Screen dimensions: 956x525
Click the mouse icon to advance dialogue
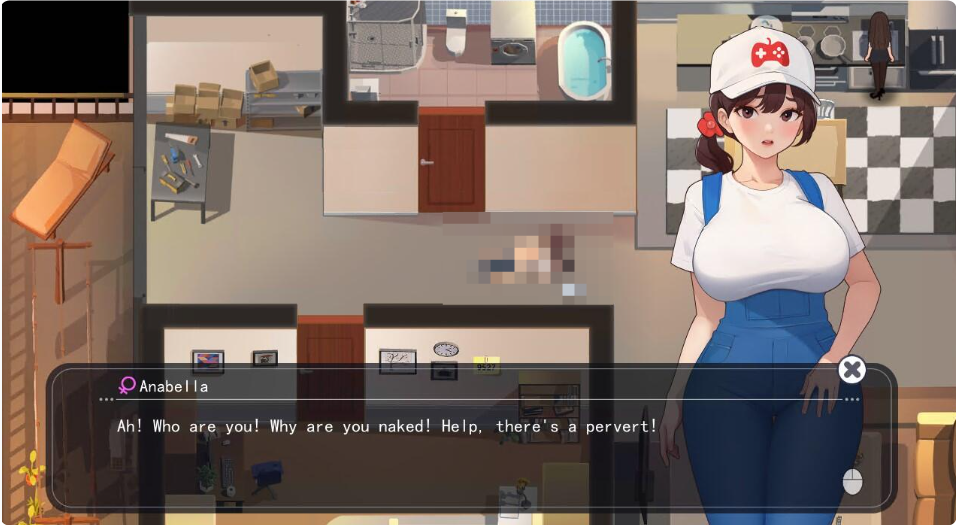tap(852, 481)
